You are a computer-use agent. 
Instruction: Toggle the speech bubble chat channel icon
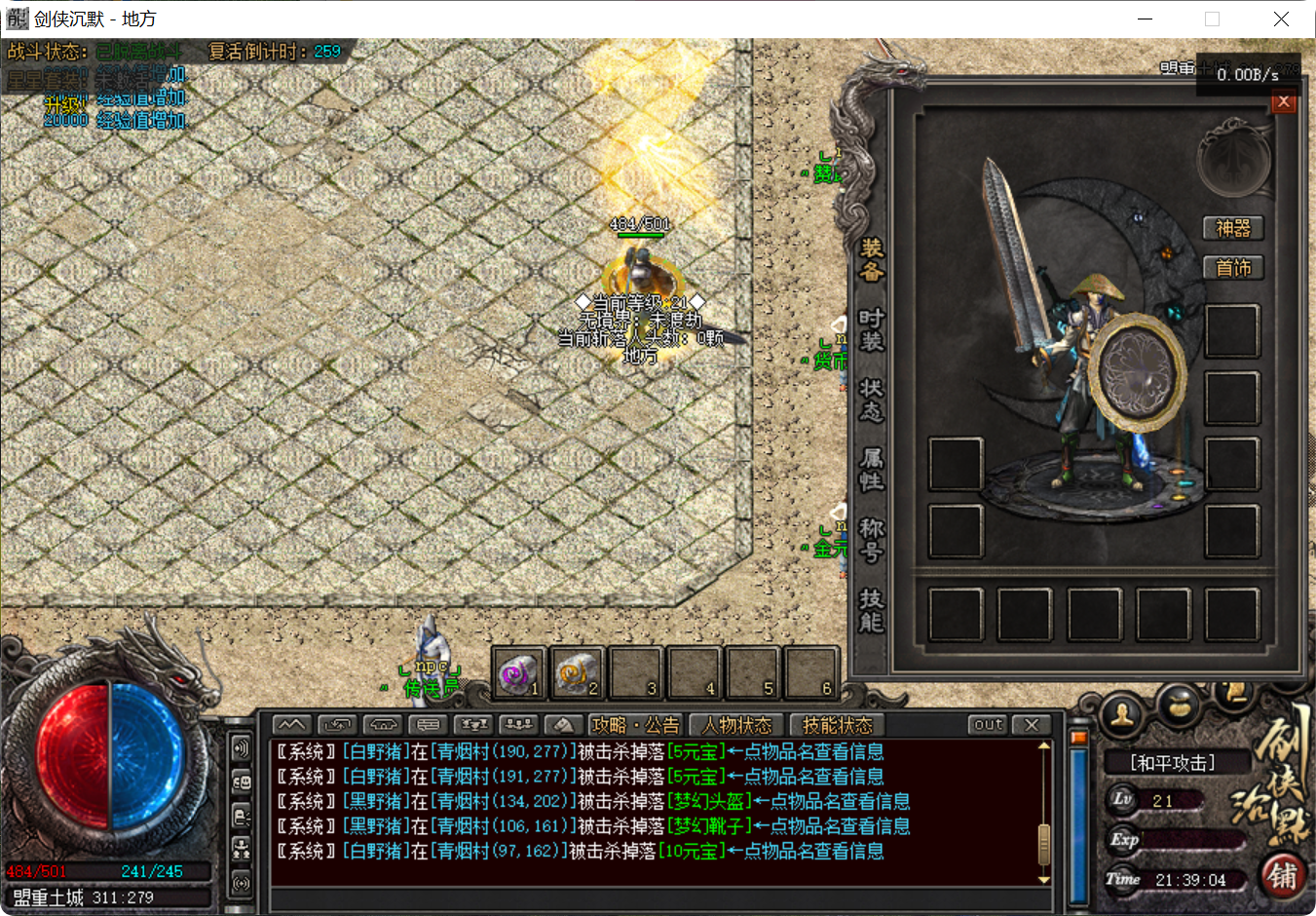pos(430,724)
